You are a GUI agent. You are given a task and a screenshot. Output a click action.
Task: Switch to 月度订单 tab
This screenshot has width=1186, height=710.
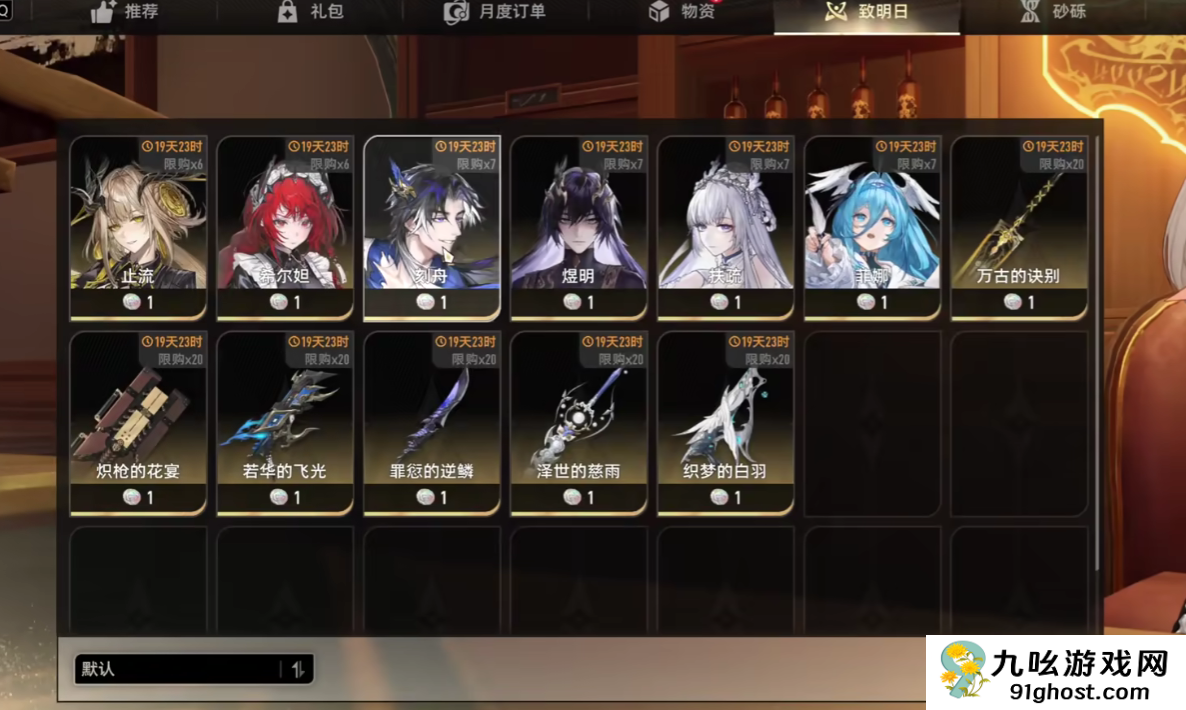point(495,13)
